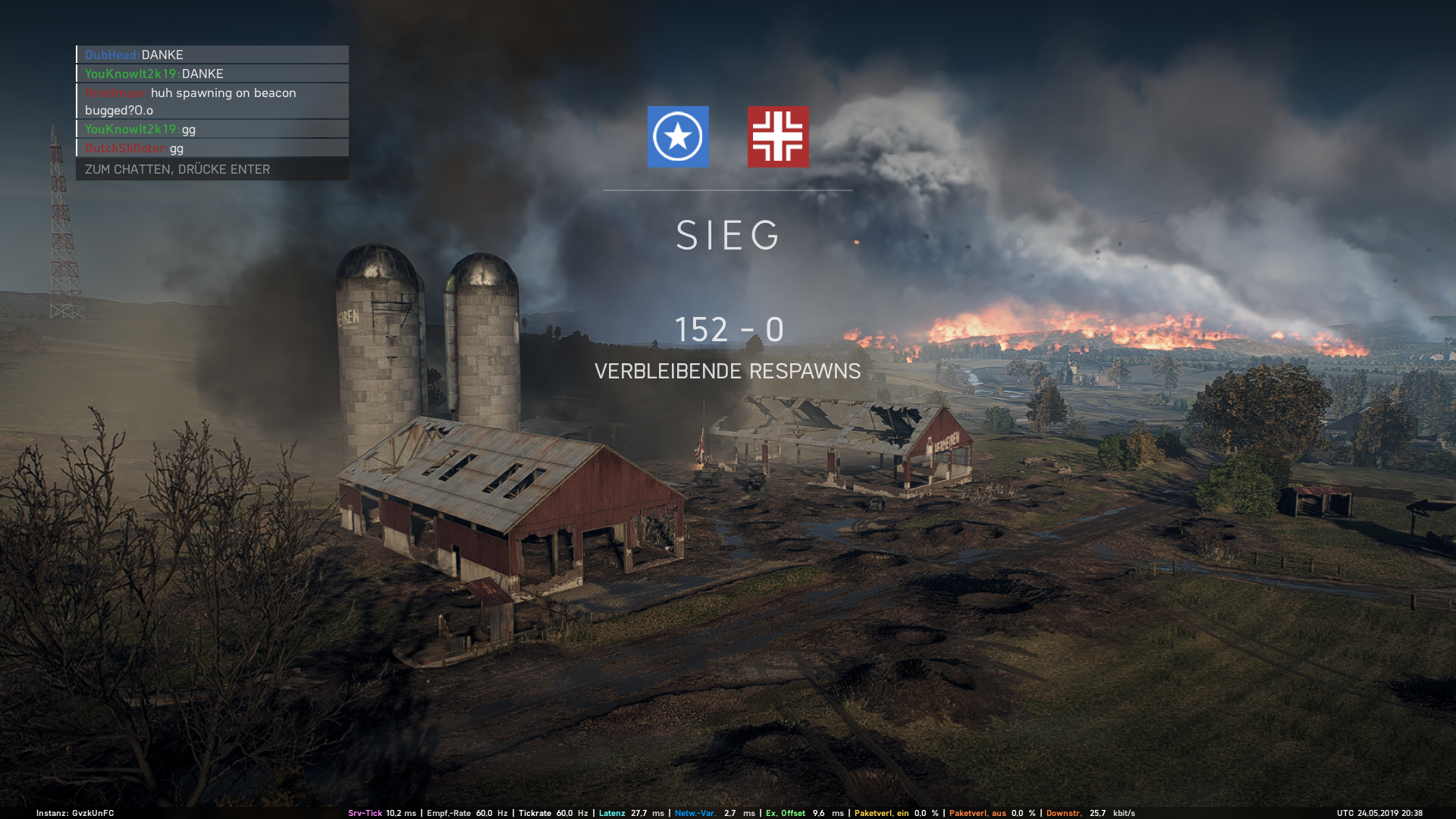Image resolution: width=1456 pixels, height=819 pixels.
Task: Click the red cross faction emblem
Action: click(778, 136)
